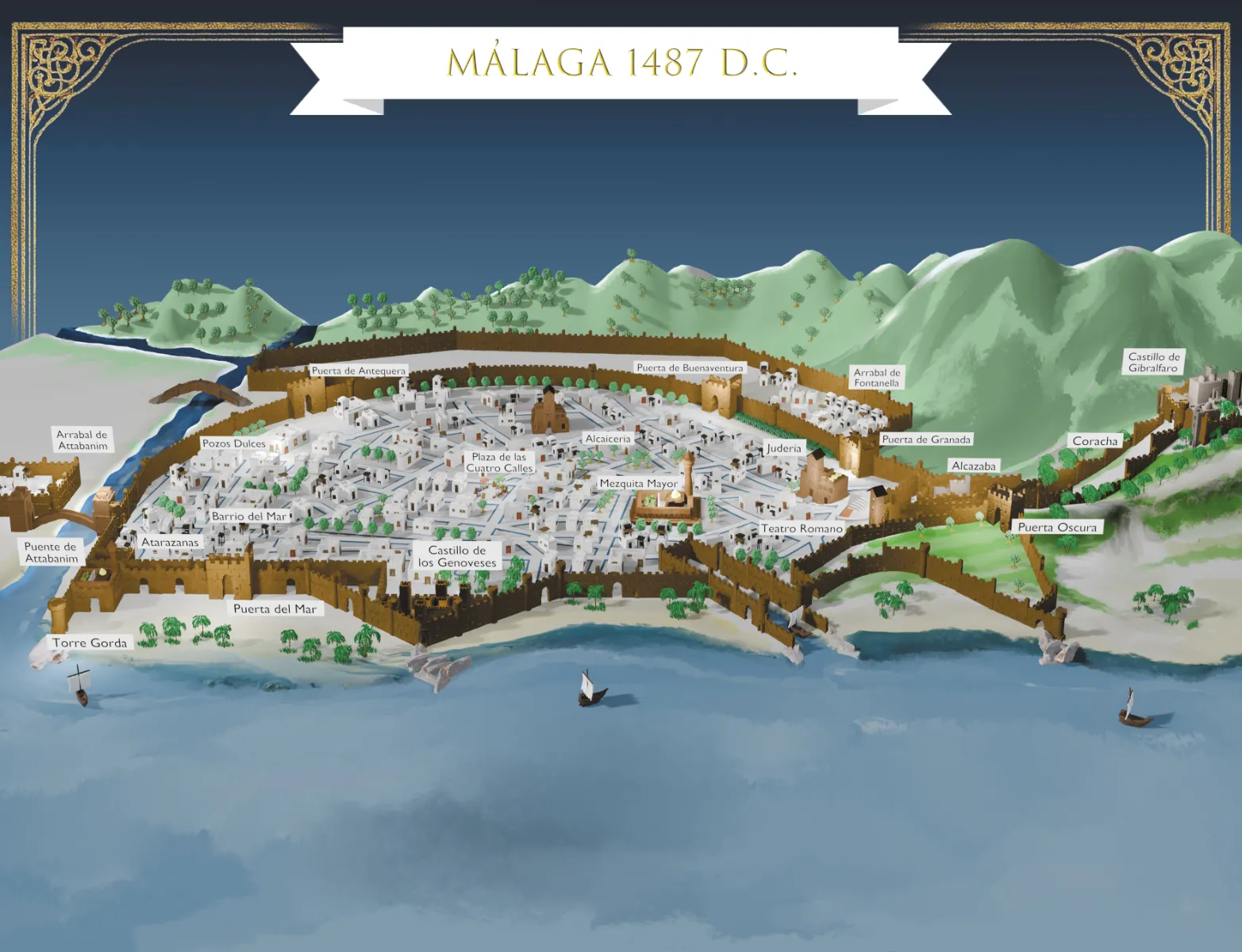Choose Plaza de las Cuatro Calles

click(499, 463)
